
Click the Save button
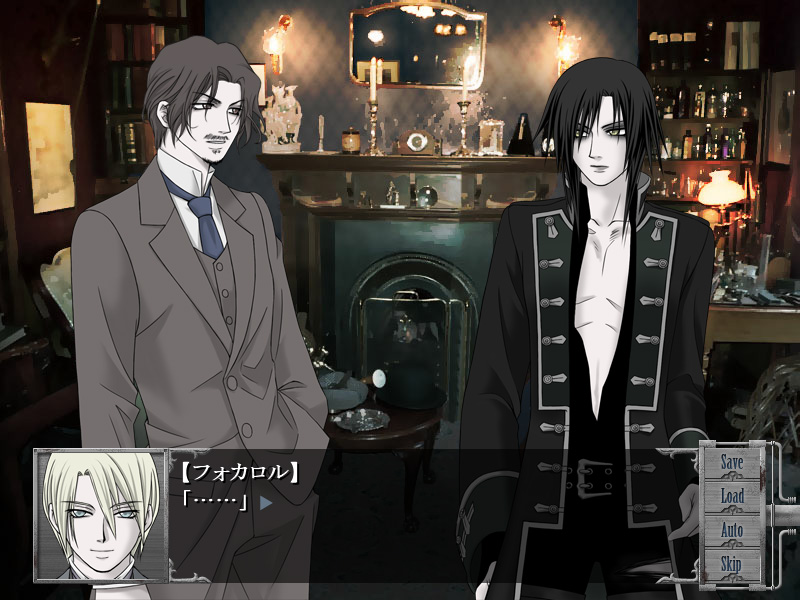(x=732, y=463)
